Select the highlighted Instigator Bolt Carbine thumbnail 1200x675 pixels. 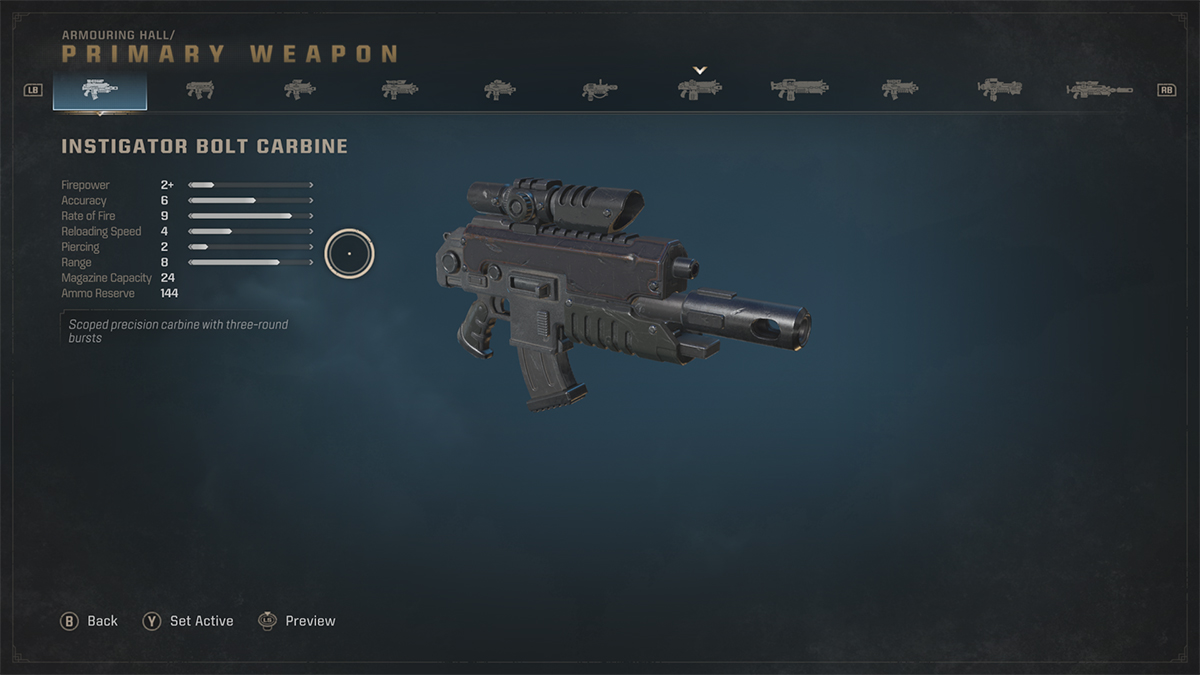[100, 90]
